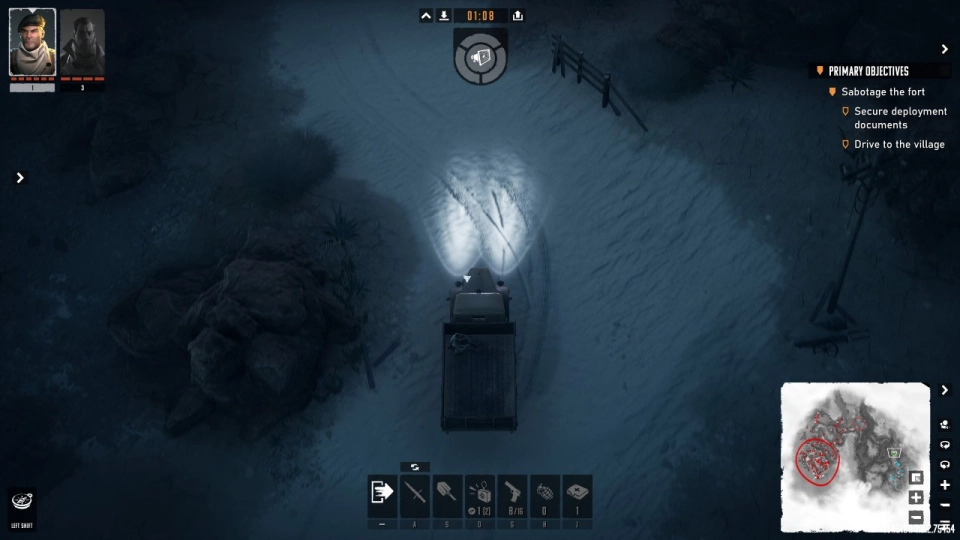Image resolution: width=960 pixels, height=540 pixels.
Task: Select the knife slot in the hotbar
Action: (414, 494)
